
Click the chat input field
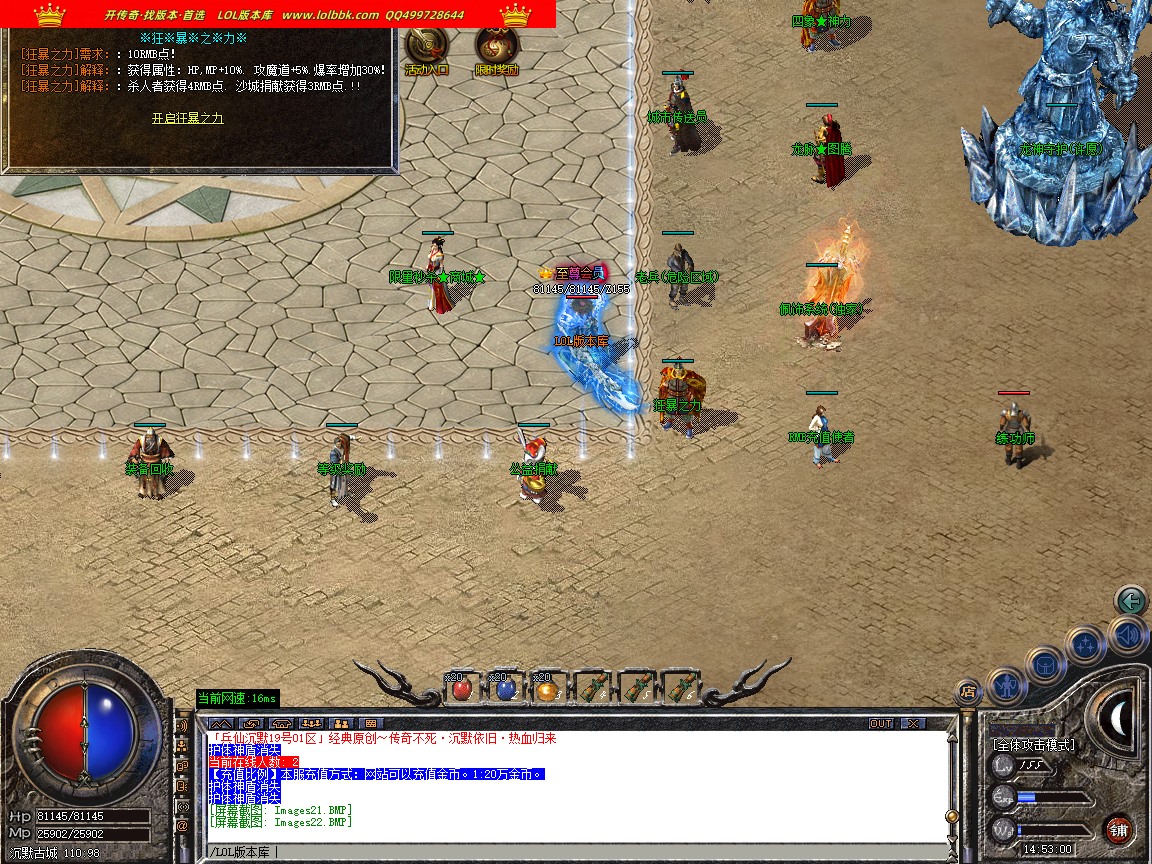pos(575,852)
